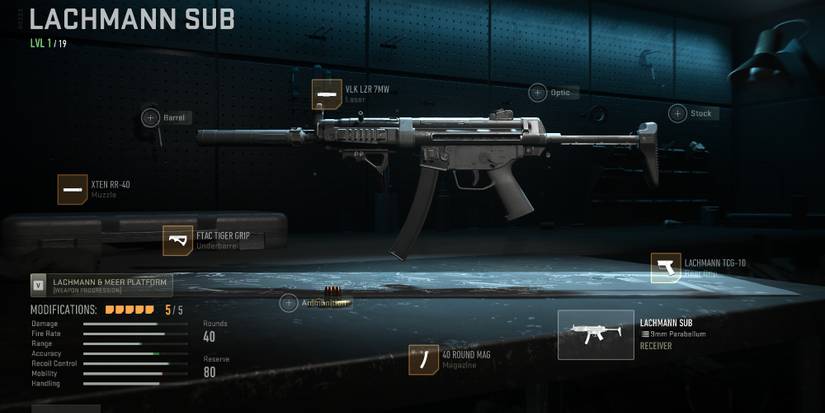Open the empty Ammunition slot
This screenshot has height=413, width=825.
click(289, 303)
